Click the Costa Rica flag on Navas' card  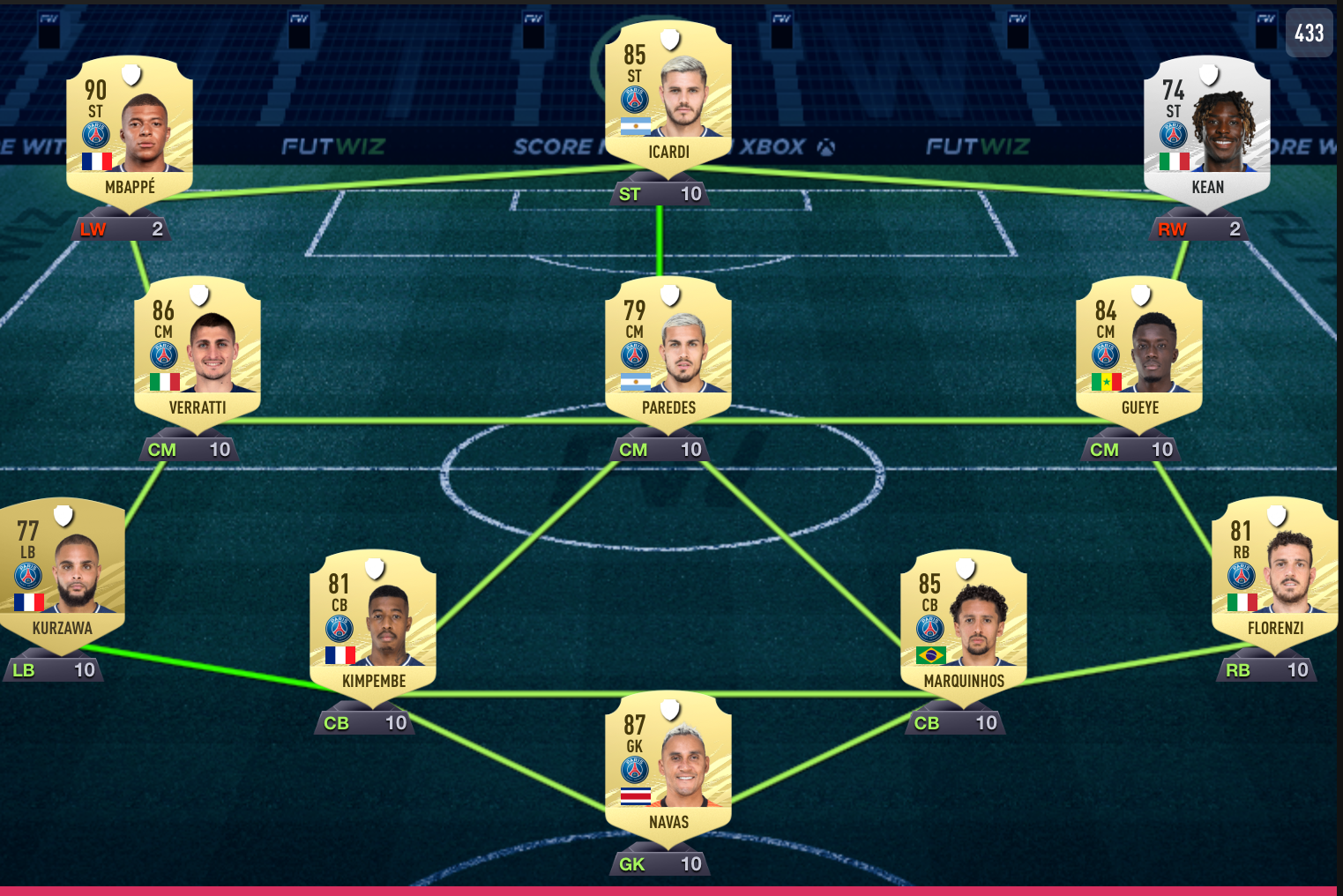pyautogui.click(x=634, y=795)
